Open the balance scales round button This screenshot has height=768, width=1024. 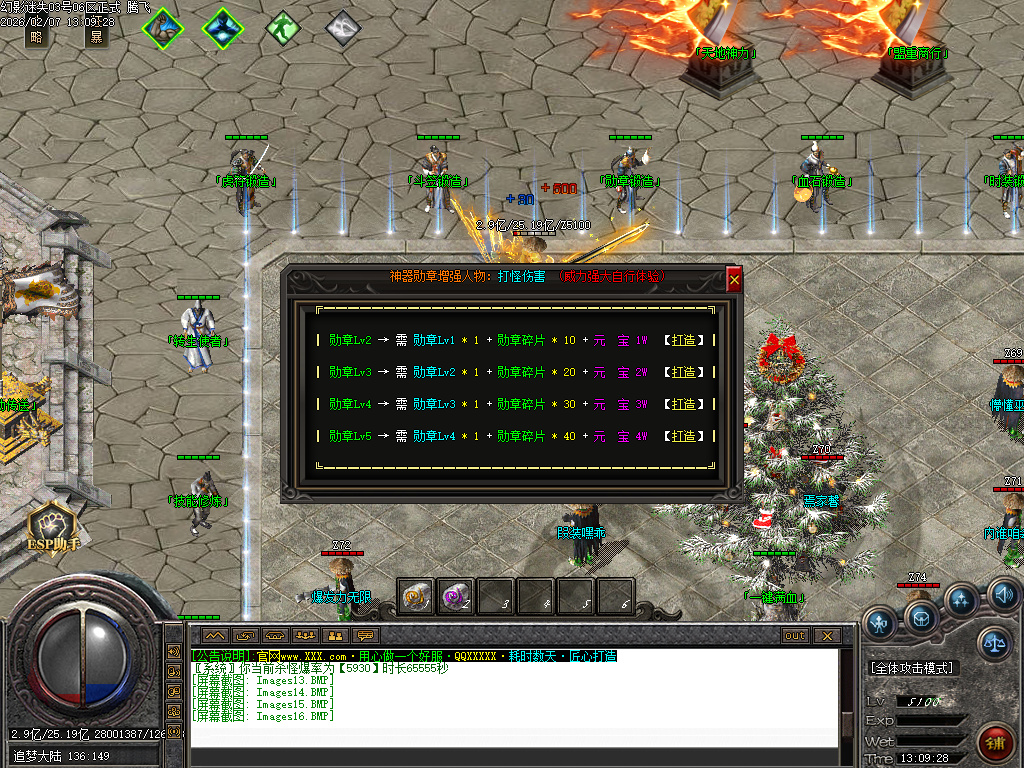(x=994, y=643)
